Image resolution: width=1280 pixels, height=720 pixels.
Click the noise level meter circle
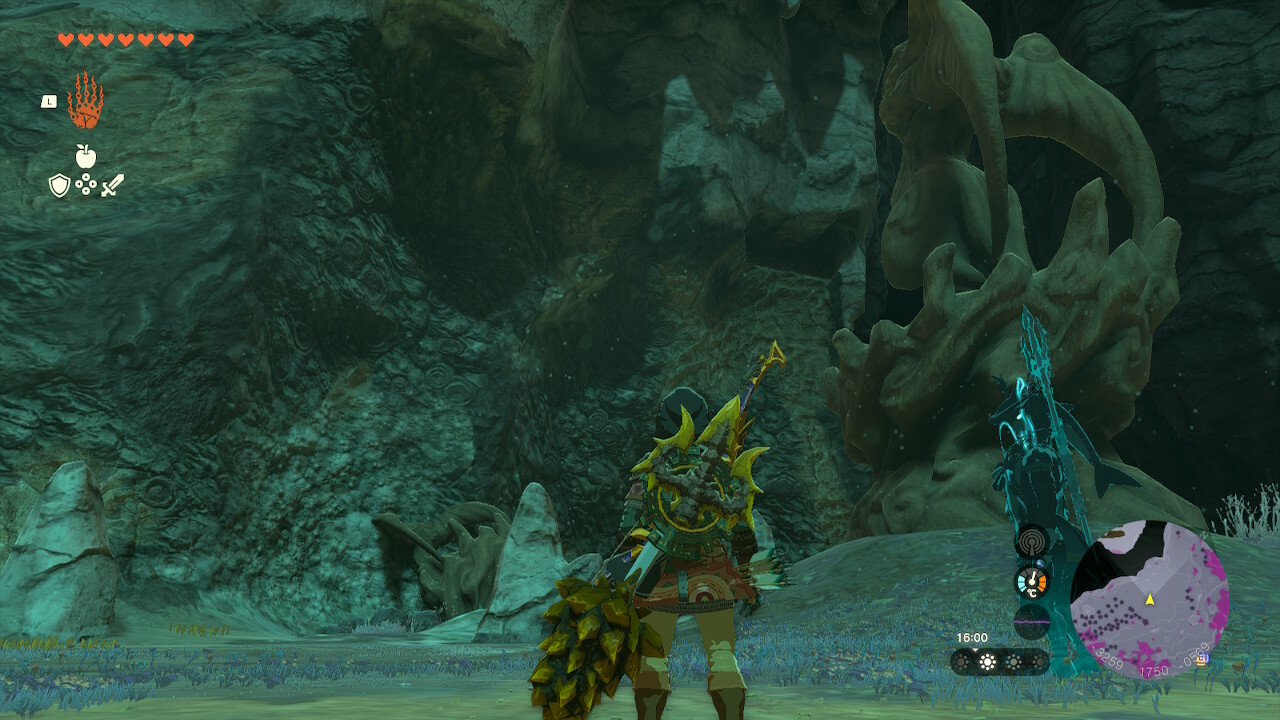1031,620
